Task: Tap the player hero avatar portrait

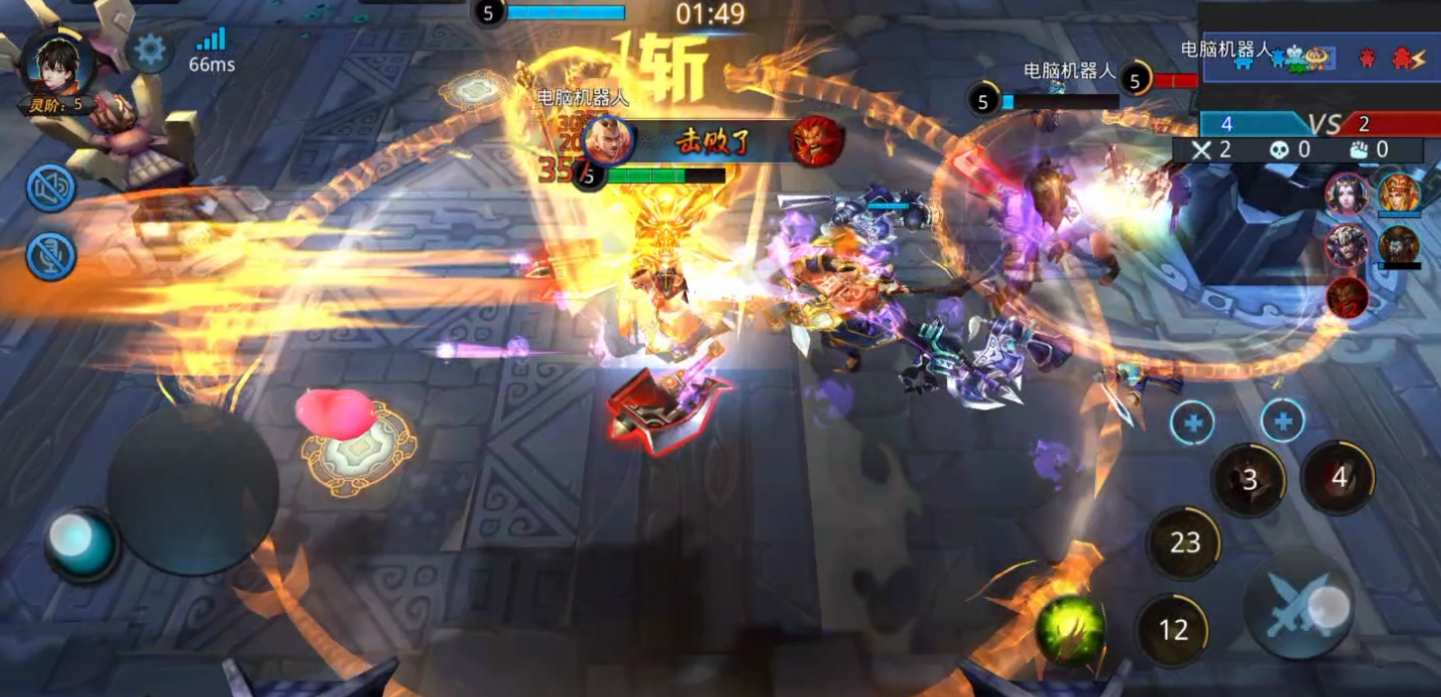Action: coord(58,66)
